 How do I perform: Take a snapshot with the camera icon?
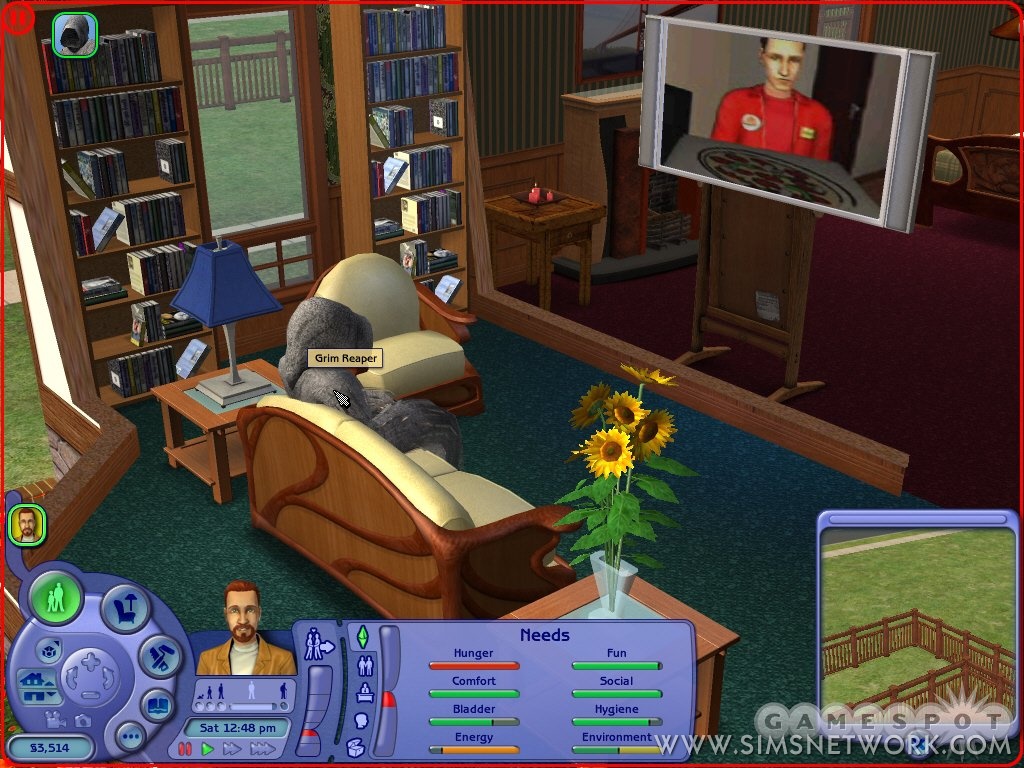[x=83, y=719]
